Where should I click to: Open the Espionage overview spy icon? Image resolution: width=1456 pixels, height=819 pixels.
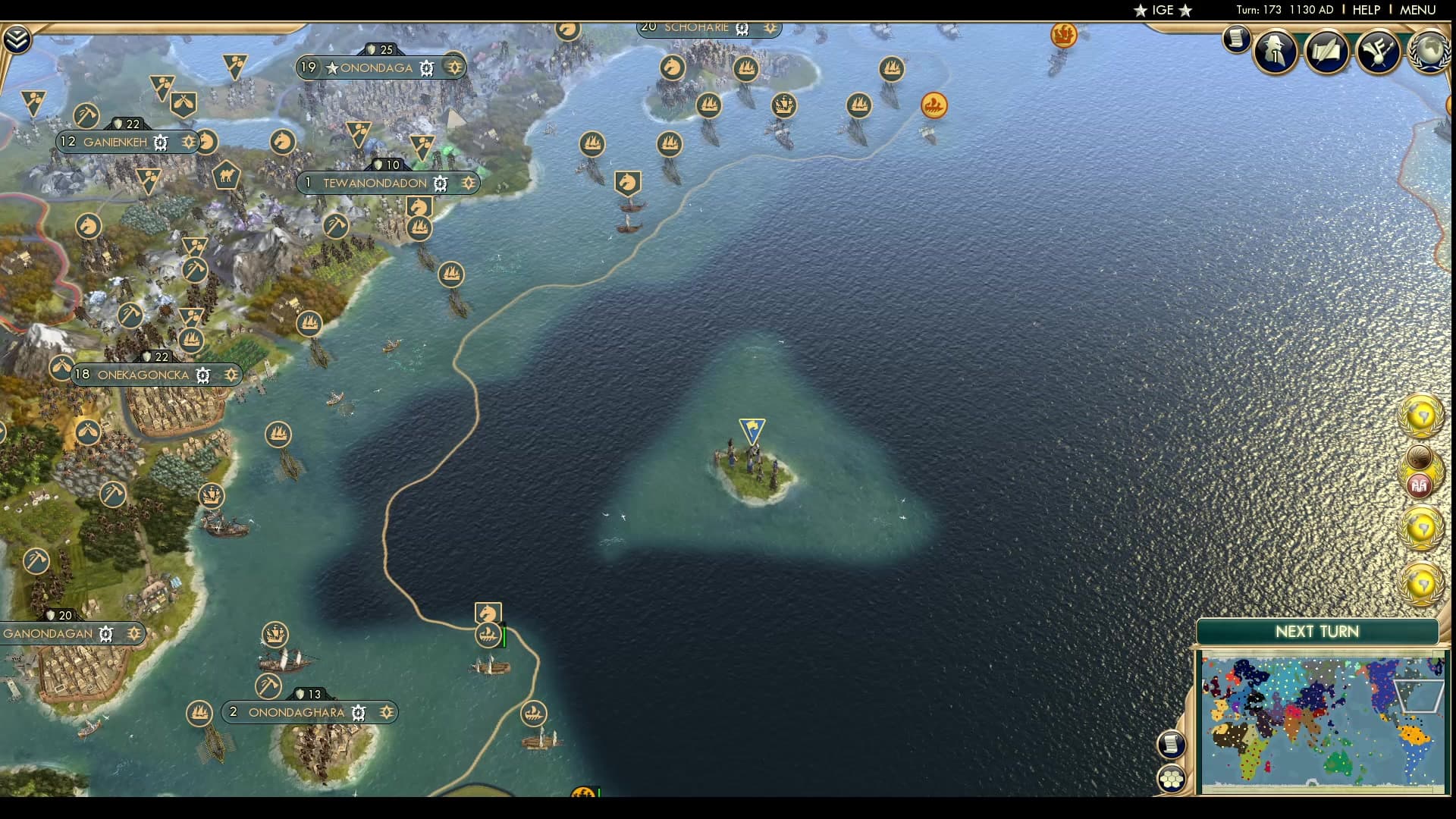pos(1274,52)
